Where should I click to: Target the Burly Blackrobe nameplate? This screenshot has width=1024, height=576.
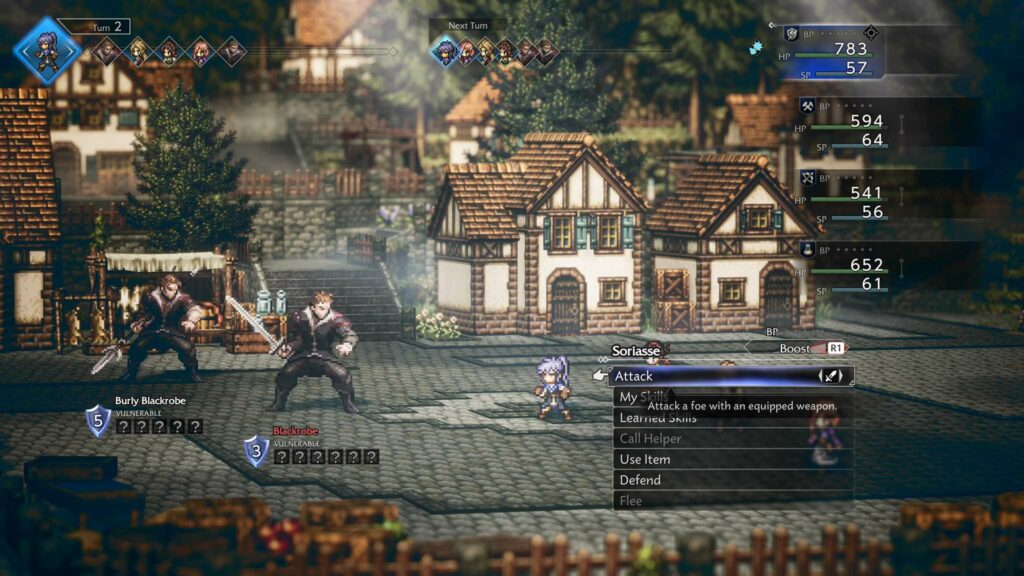(150, 401)
